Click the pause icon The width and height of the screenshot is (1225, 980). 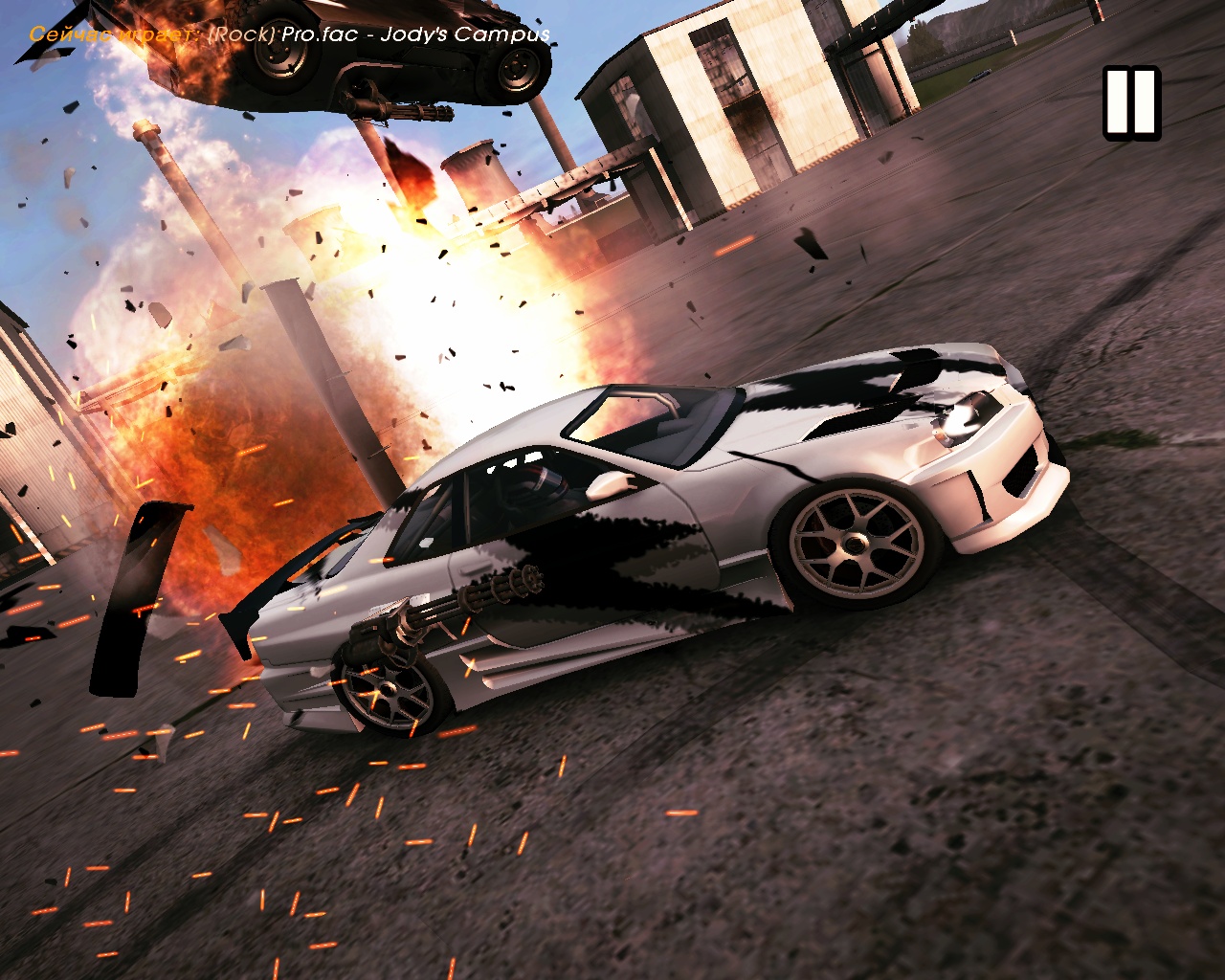[1131, 102]
